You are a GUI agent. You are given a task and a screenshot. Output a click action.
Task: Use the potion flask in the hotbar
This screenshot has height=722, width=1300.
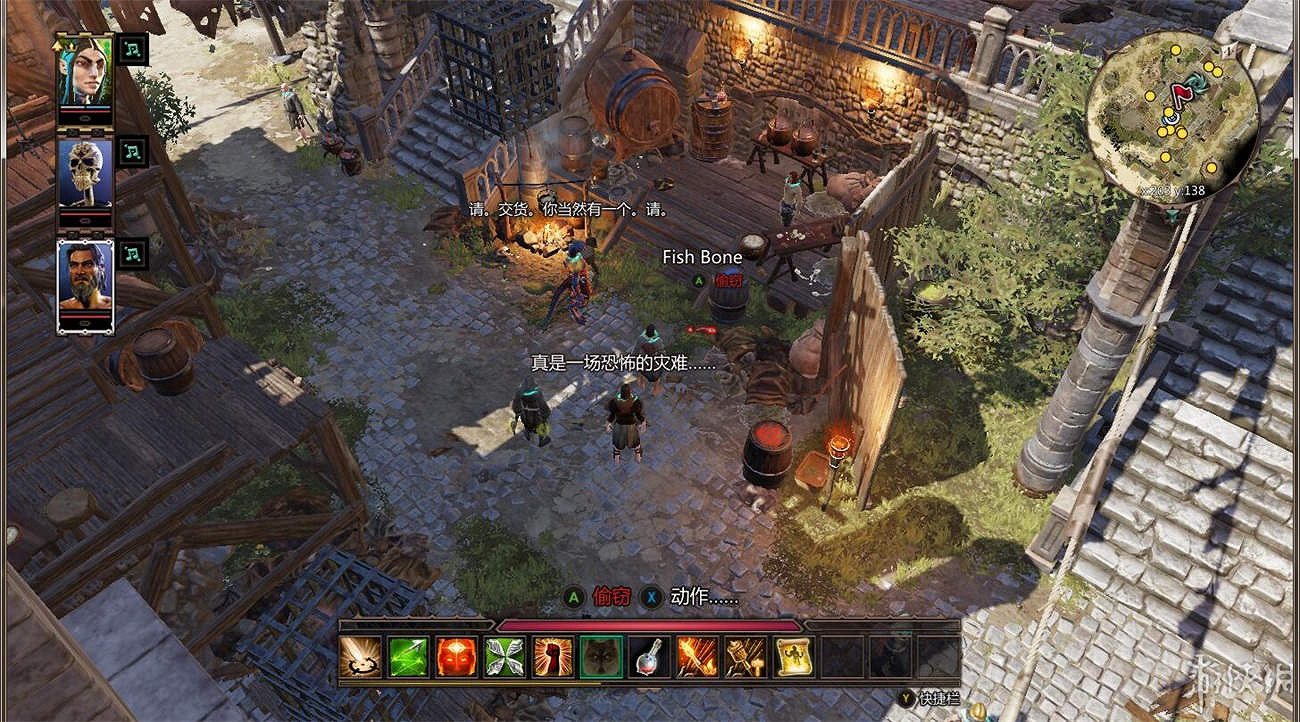click(x=649, y=656)
